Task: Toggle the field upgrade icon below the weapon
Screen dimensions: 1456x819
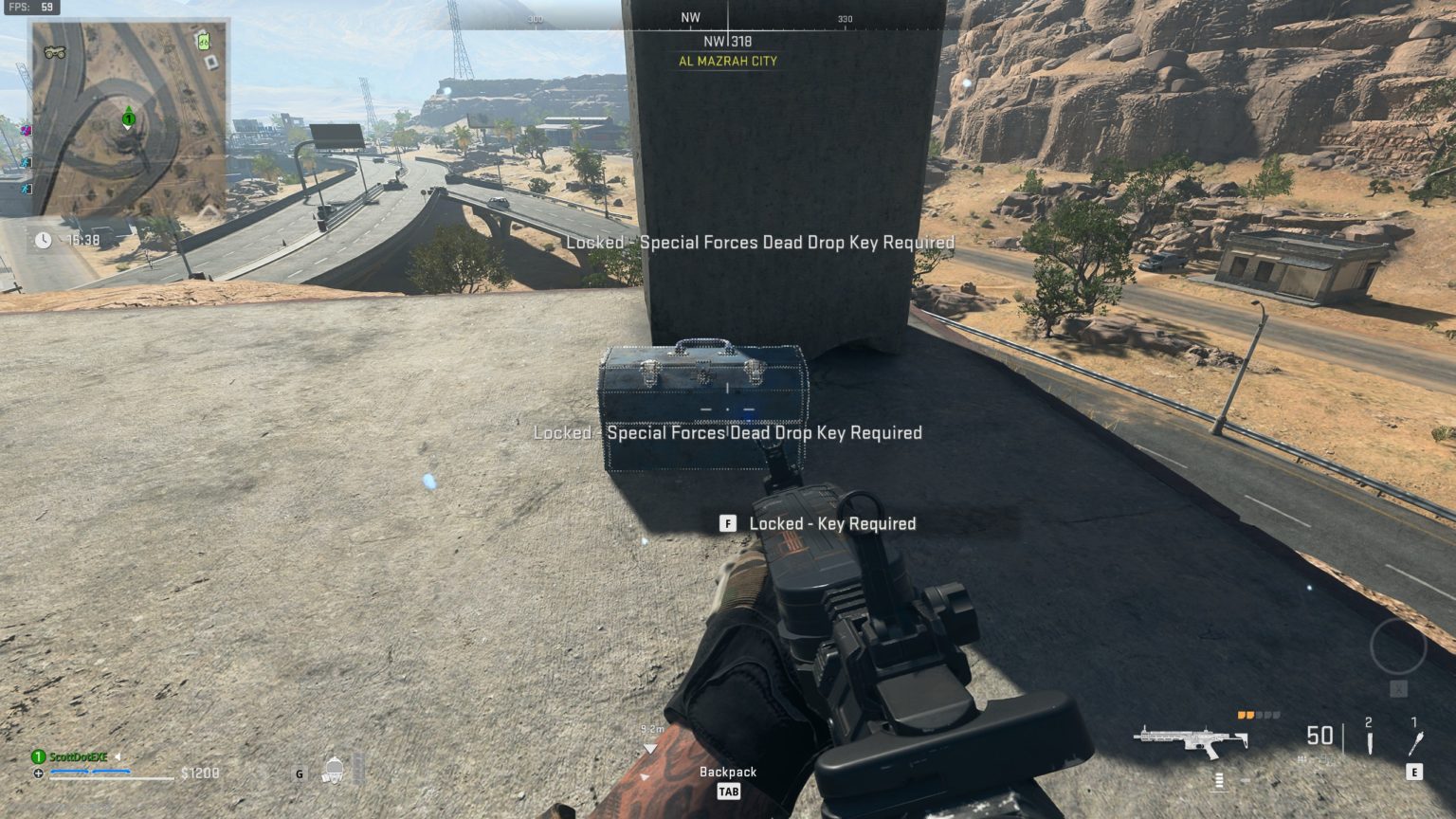Action: point(1218,781)
